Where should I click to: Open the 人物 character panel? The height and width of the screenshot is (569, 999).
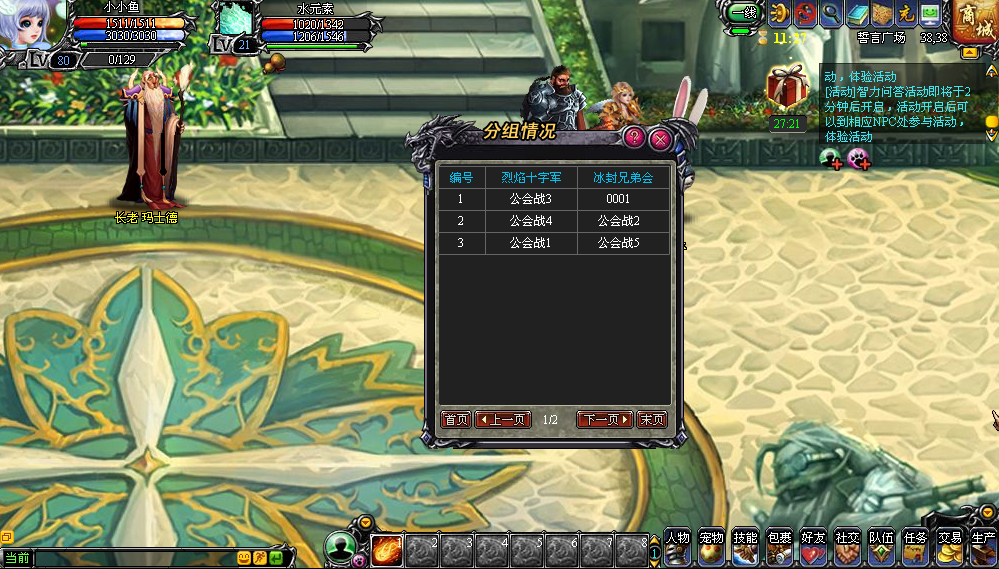point(678,546)
